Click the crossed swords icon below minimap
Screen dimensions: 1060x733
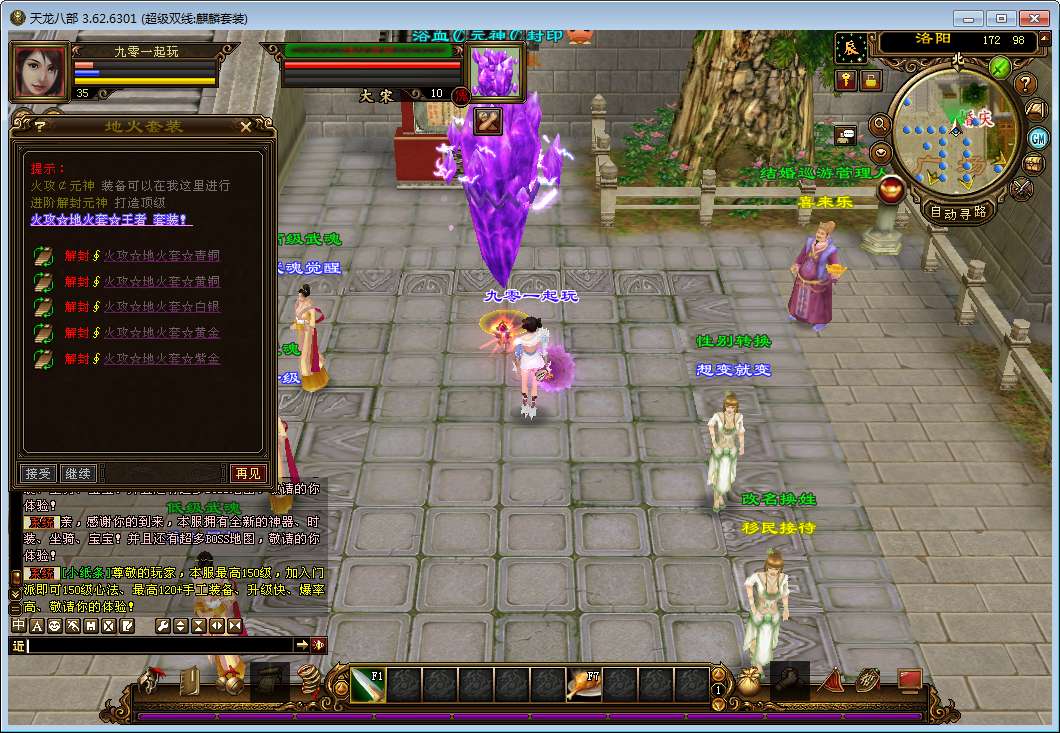pyautogui.click(x=1021, y=187)
